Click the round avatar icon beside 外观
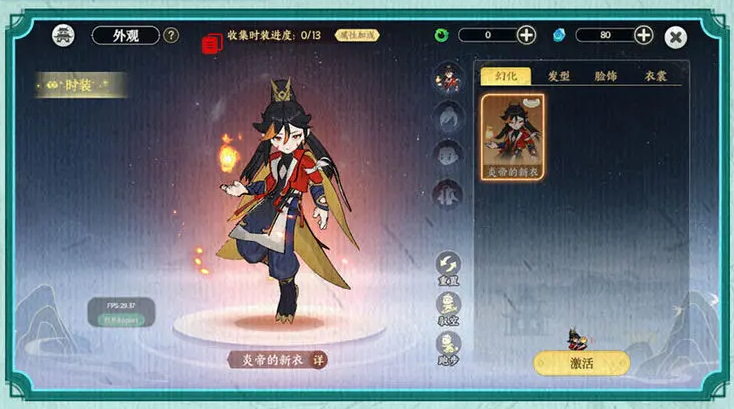This screenshot has height=409, width=734. 64,35
